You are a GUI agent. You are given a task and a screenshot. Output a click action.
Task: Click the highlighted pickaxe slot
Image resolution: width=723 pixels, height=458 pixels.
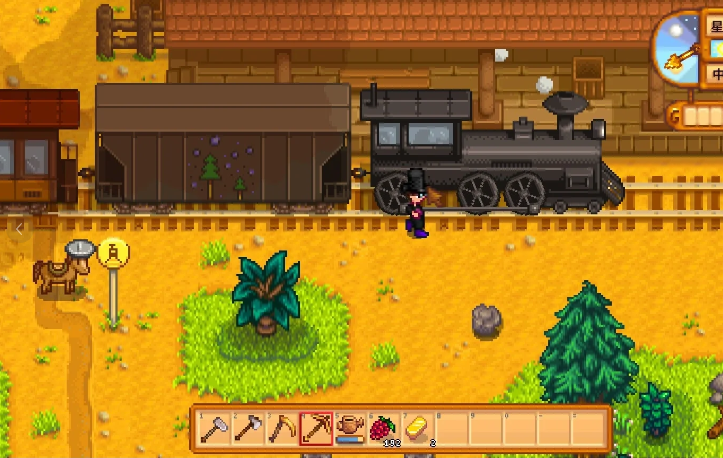316,428
